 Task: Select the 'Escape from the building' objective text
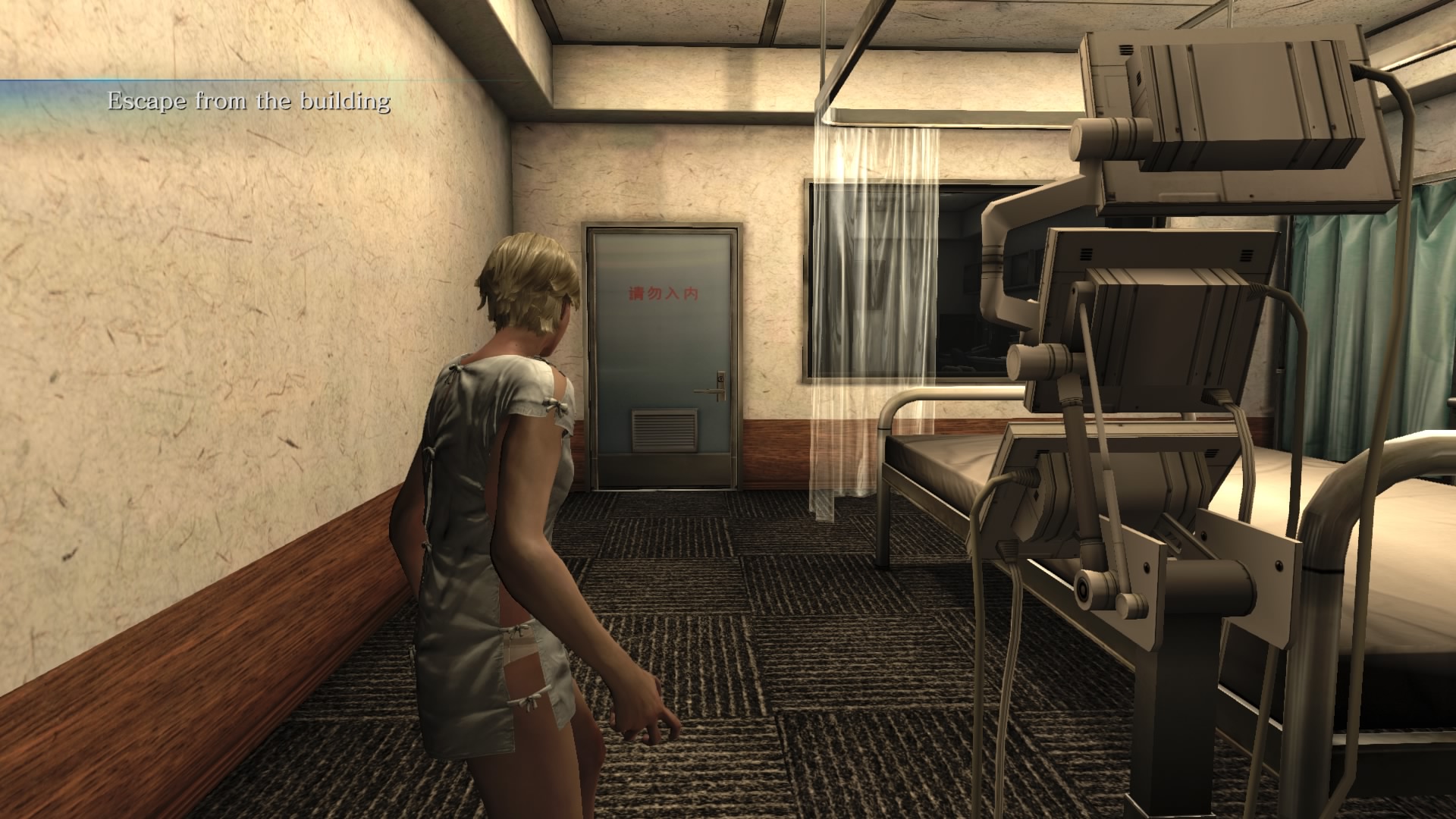[249, 101]
